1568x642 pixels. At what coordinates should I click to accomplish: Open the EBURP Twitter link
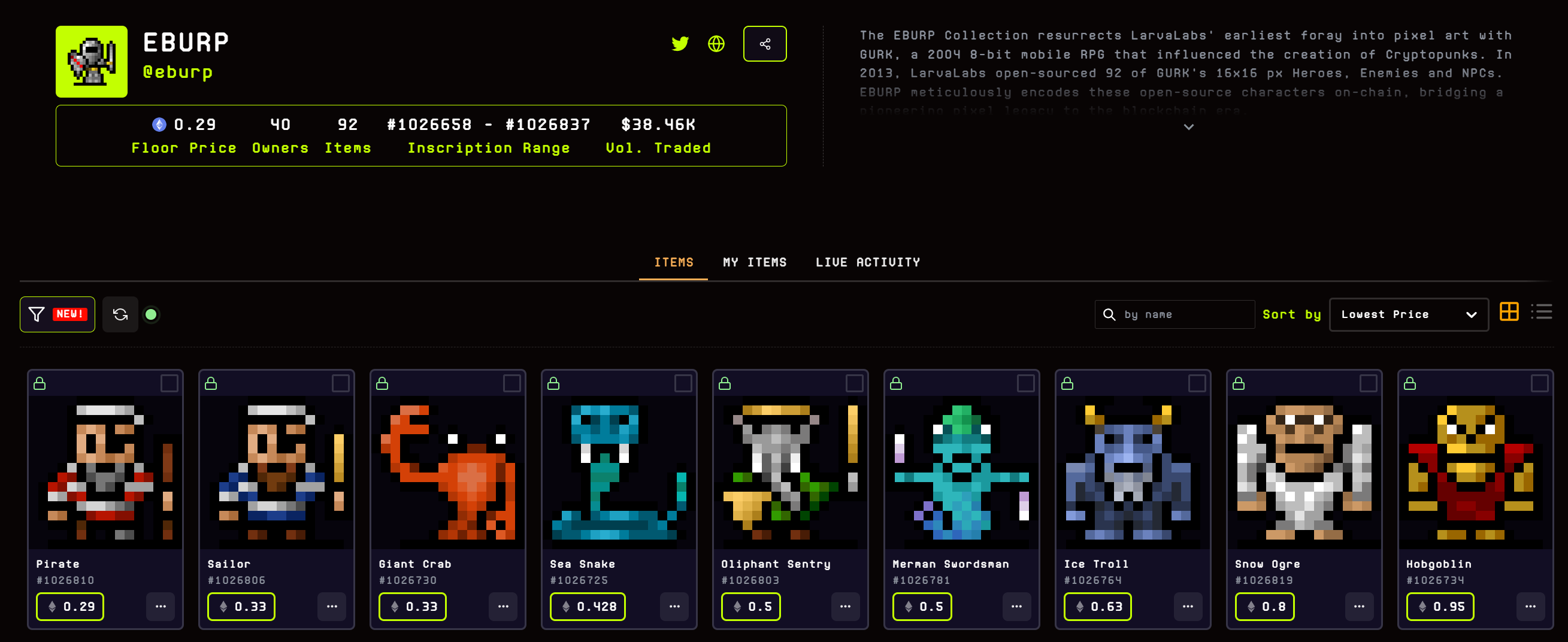point(679,44)
